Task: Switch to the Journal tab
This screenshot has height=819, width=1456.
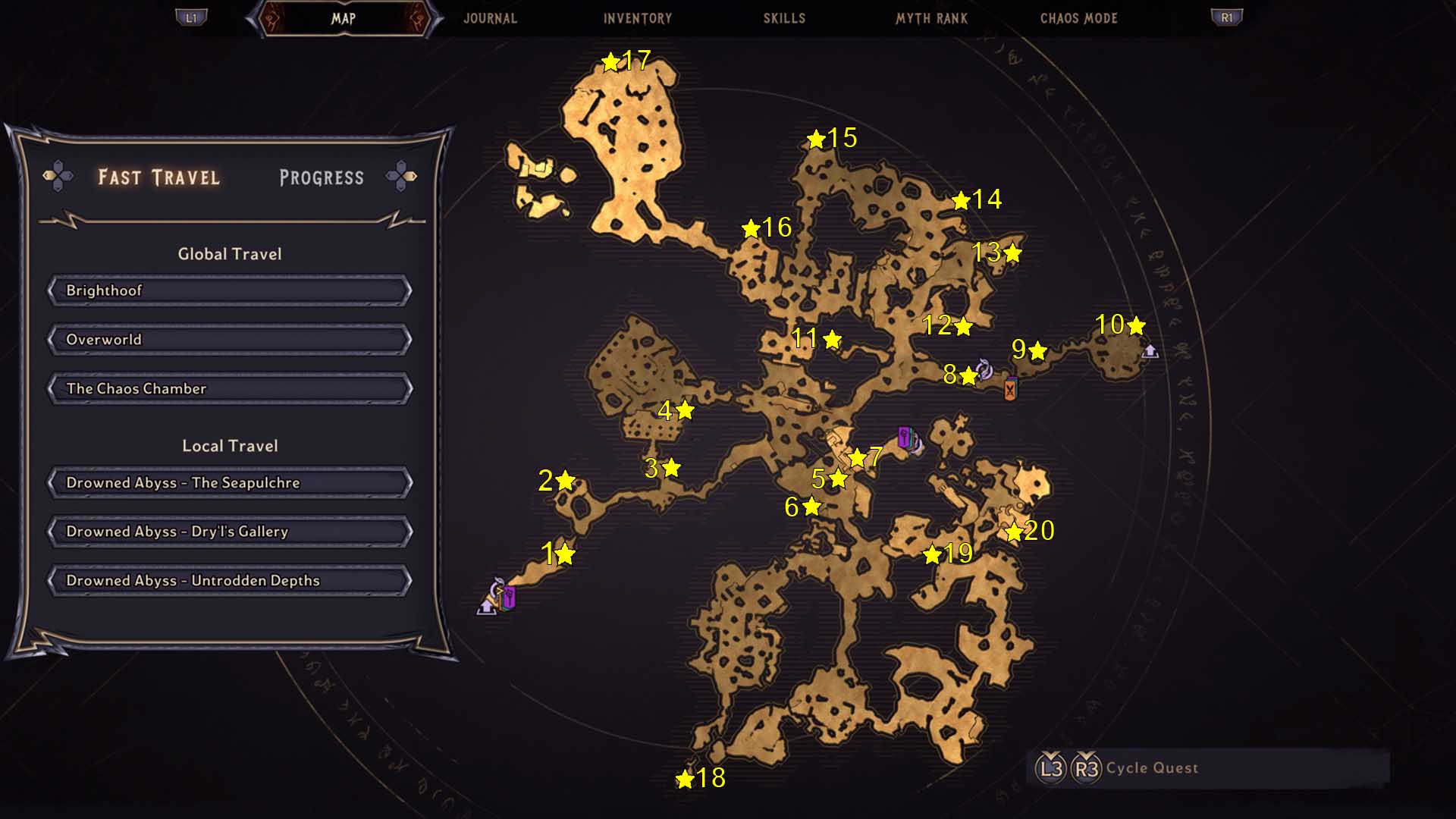Action: click(x=490, y=18)
